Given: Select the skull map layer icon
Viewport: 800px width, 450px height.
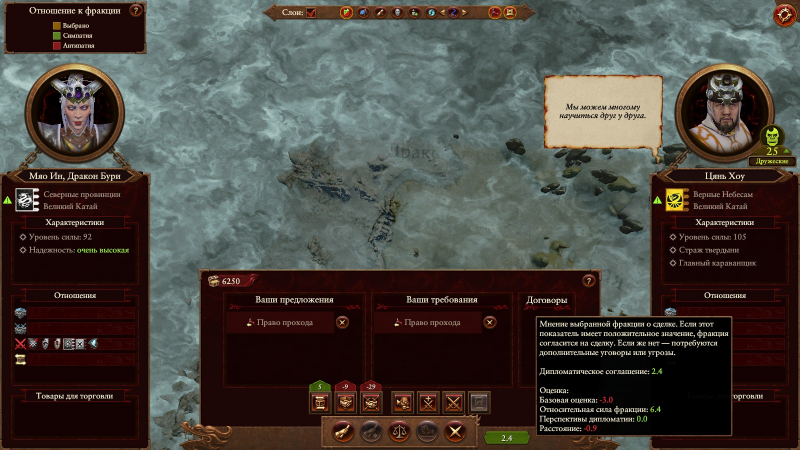Looking at the screenshot, I should click(x=397, y=13).
